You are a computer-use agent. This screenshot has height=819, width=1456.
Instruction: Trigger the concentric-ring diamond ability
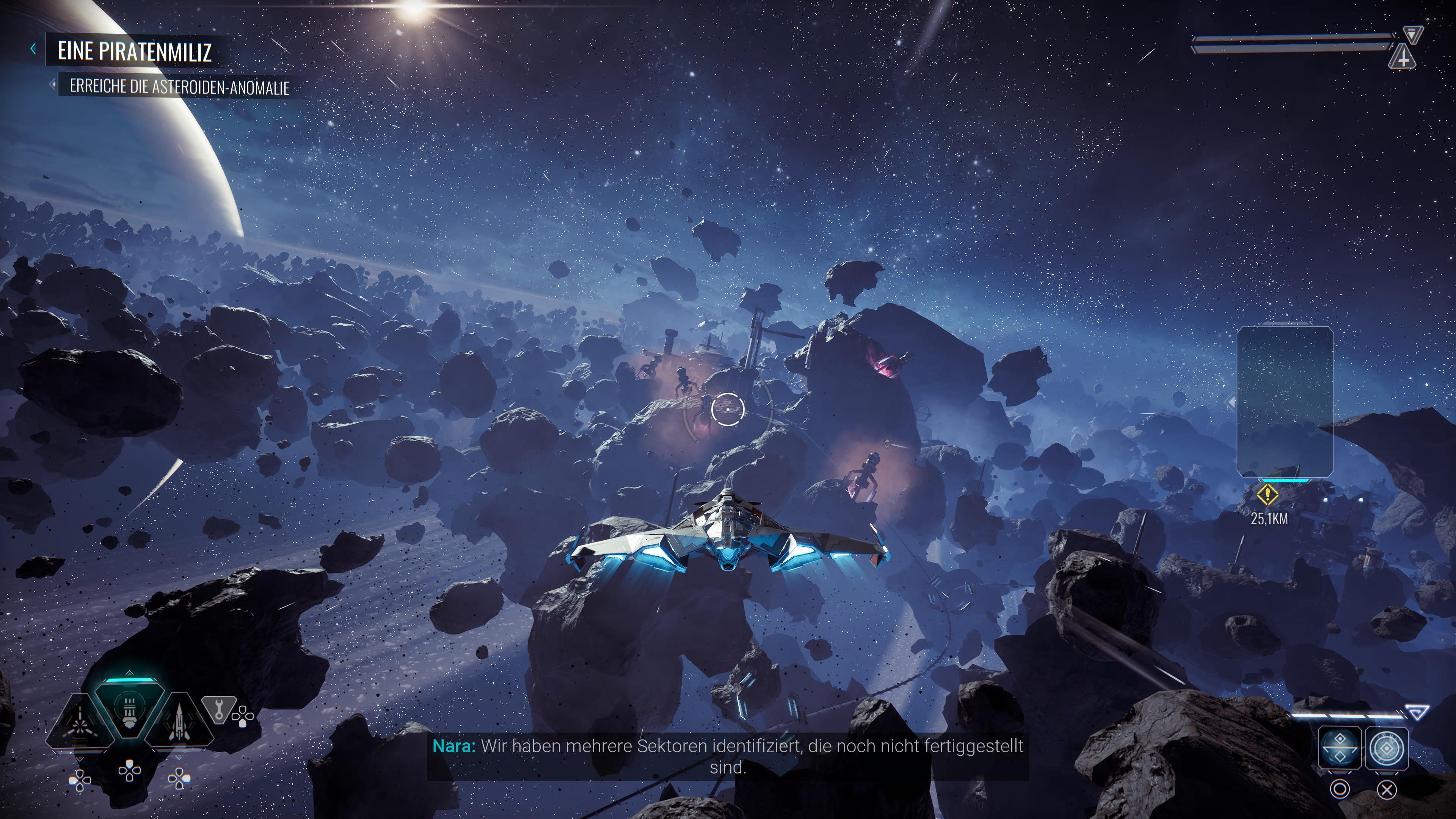click(x=1387, y=748)
